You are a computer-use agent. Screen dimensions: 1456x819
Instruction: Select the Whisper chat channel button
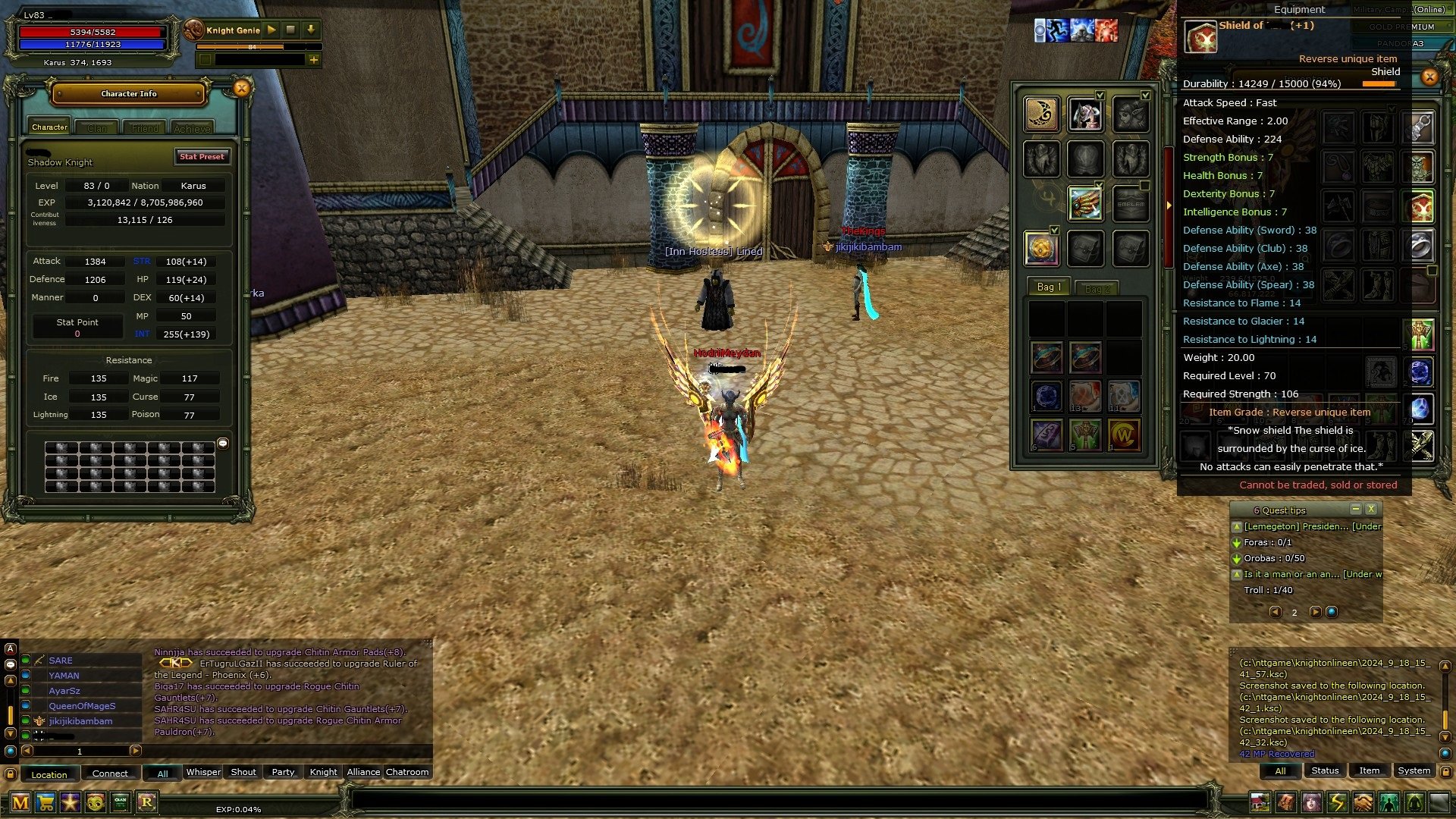pos(203,772)
